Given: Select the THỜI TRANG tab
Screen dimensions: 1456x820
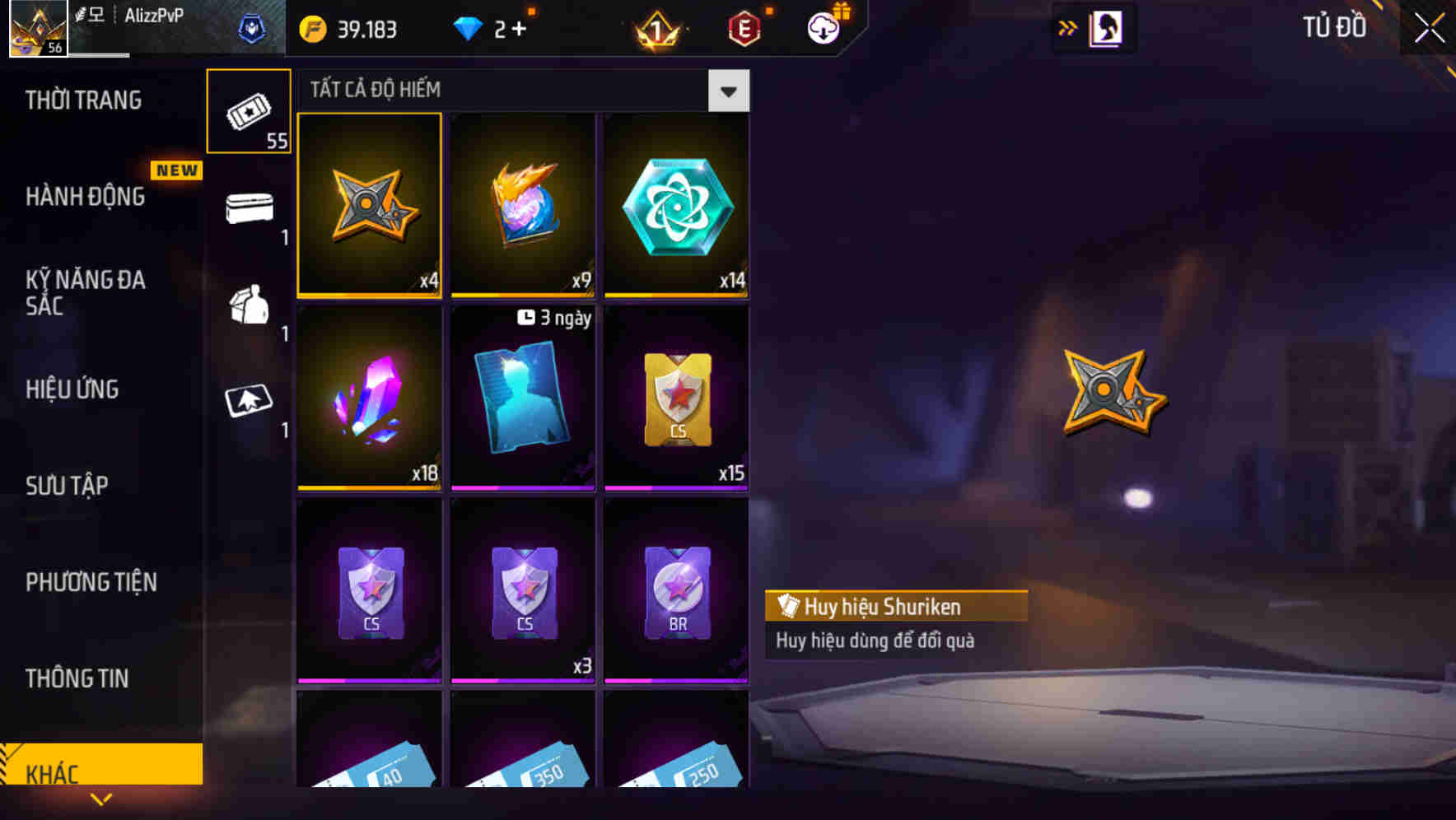Looking at the screenshot, I should coord(82,100).
